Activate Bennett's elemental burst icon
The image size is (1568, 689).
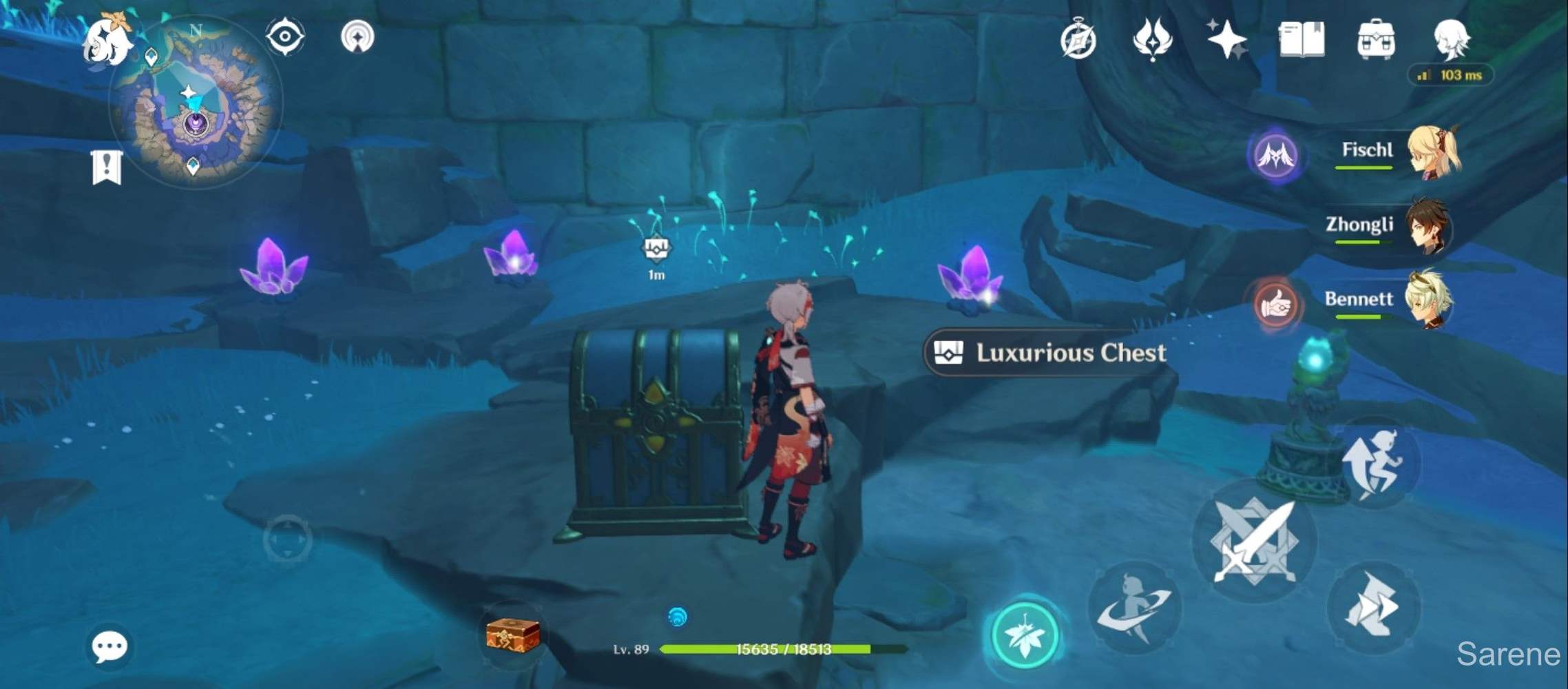1275,306
